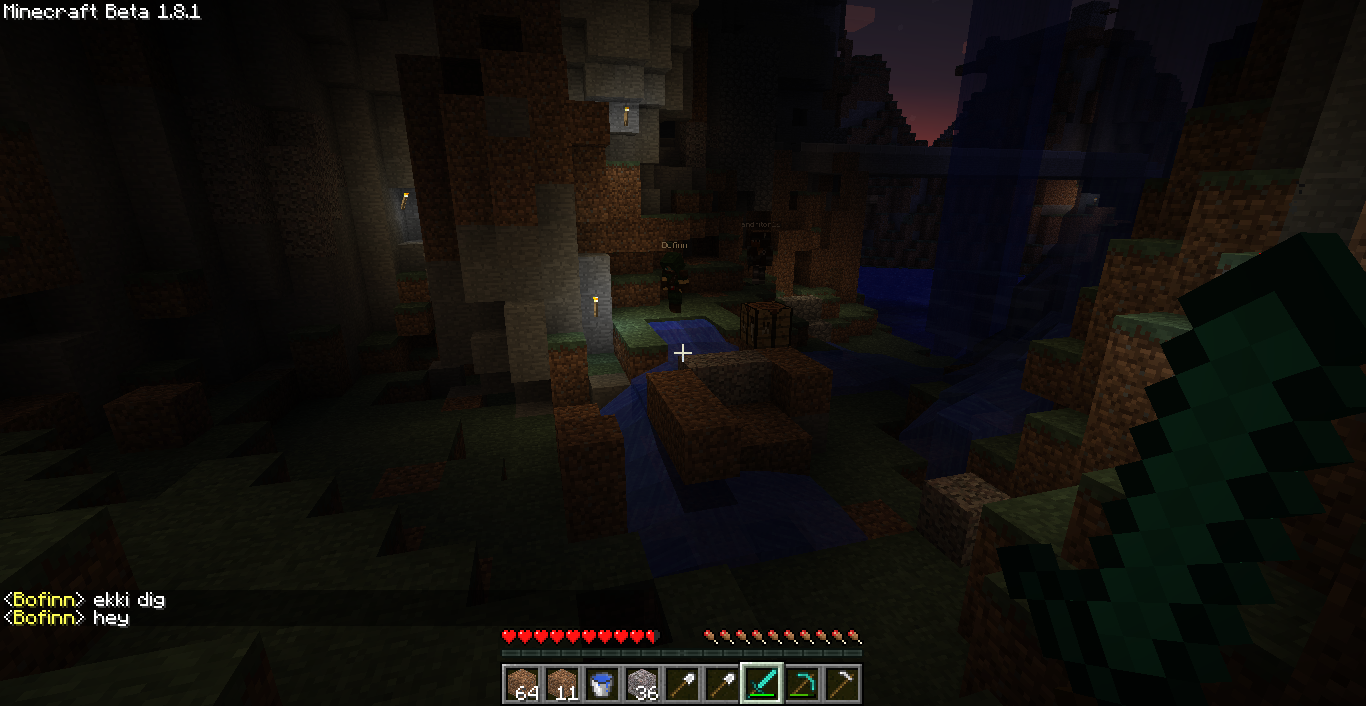Select the iron hoe hotbar slot
This screenshot has width=1366, height=706.
842,684
